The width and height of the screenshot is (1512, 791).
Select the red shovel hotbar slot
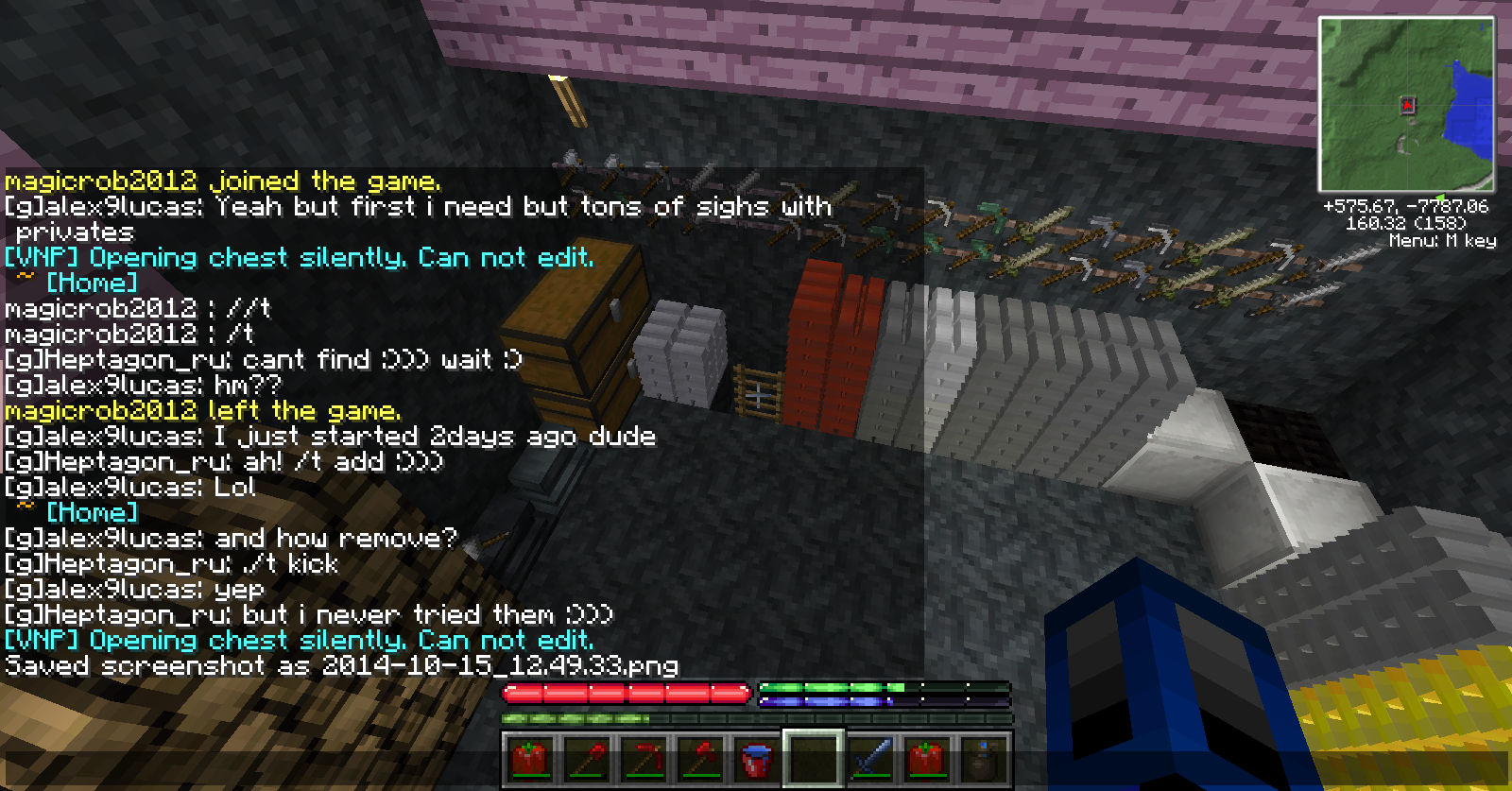click(x=587, y=758)
